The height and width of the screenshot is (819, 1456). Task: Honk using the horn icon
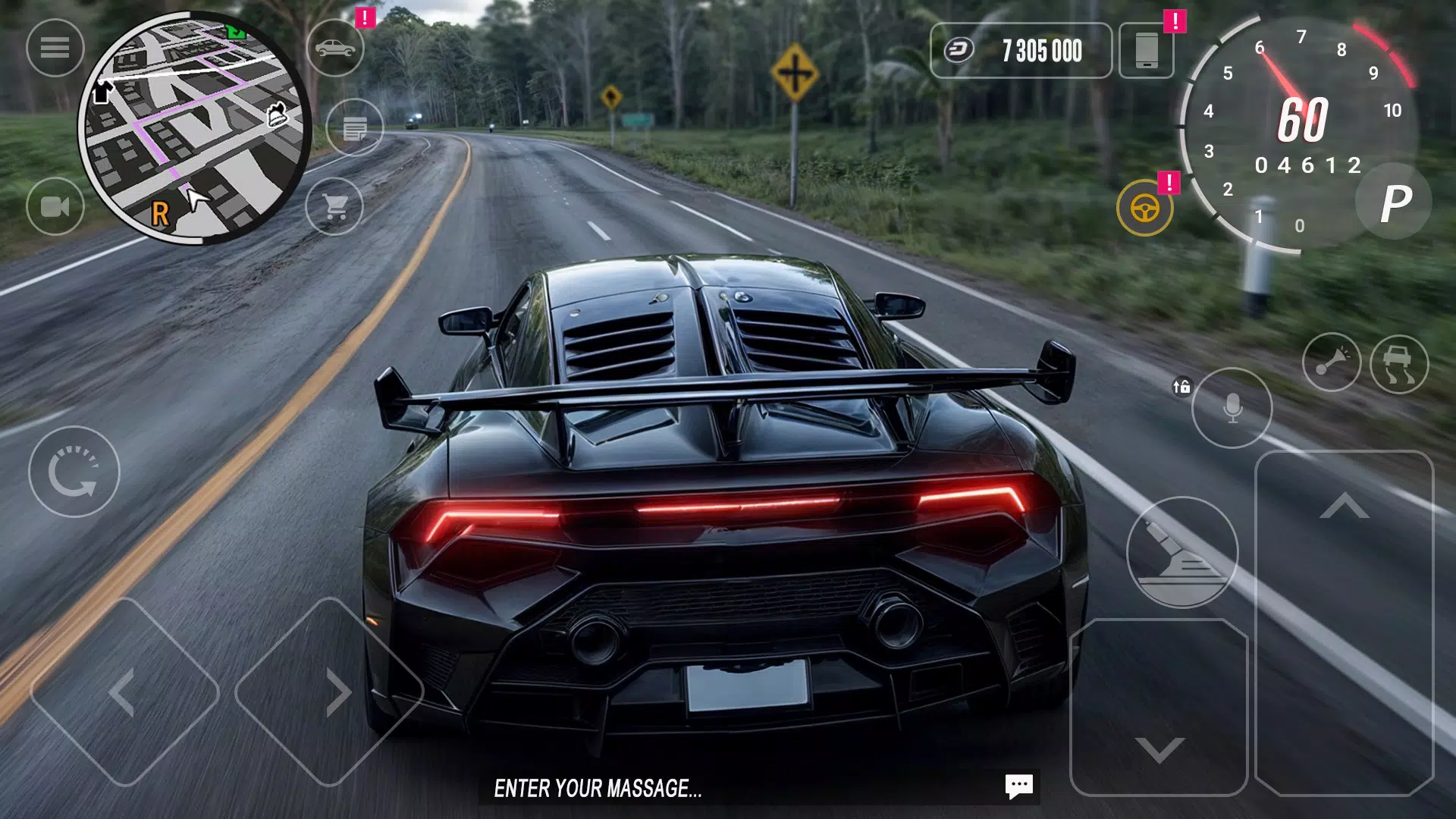(x=1331, y=362)
